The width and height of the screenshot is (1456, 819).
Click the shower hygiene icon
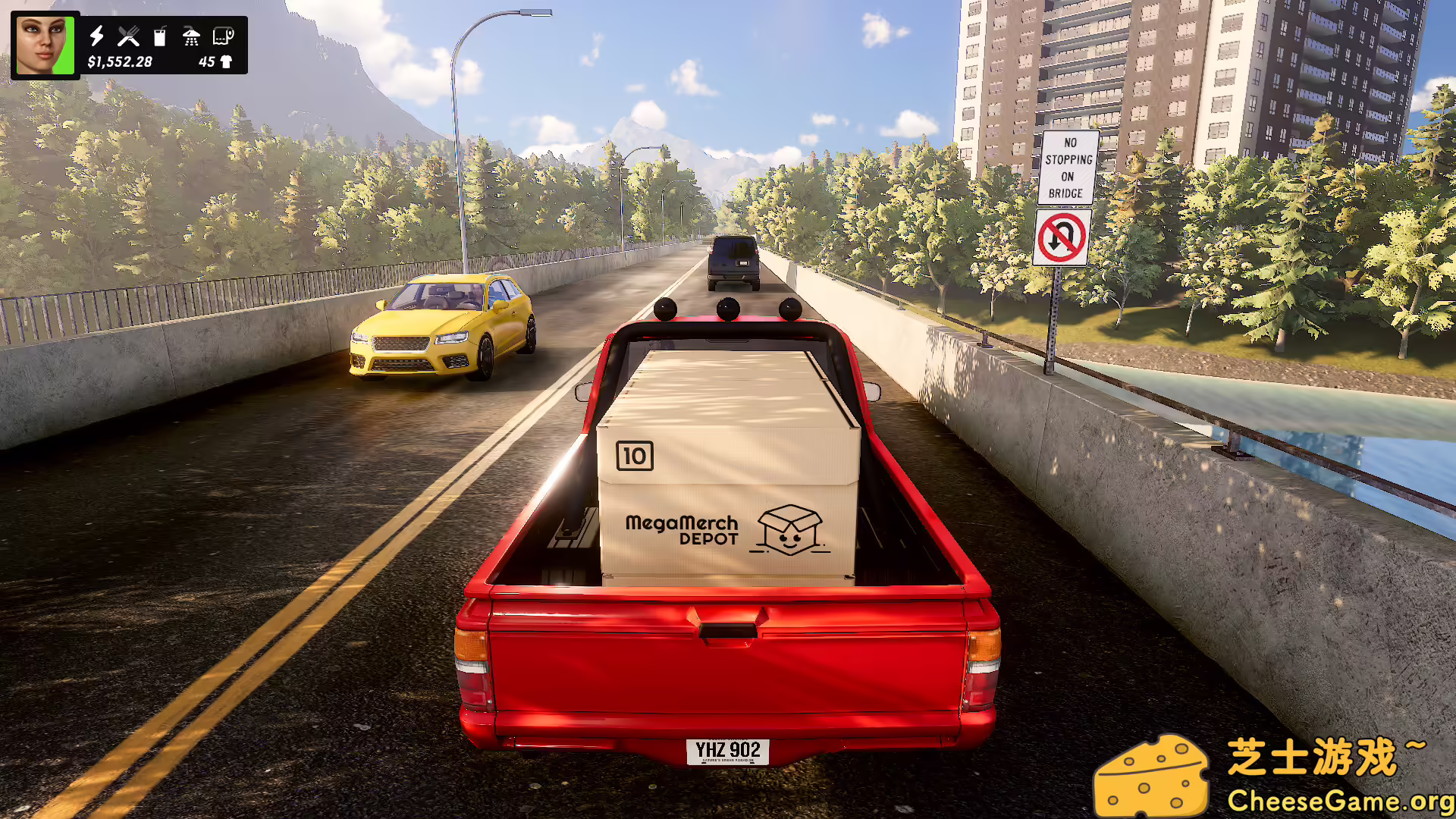[191, 34]
